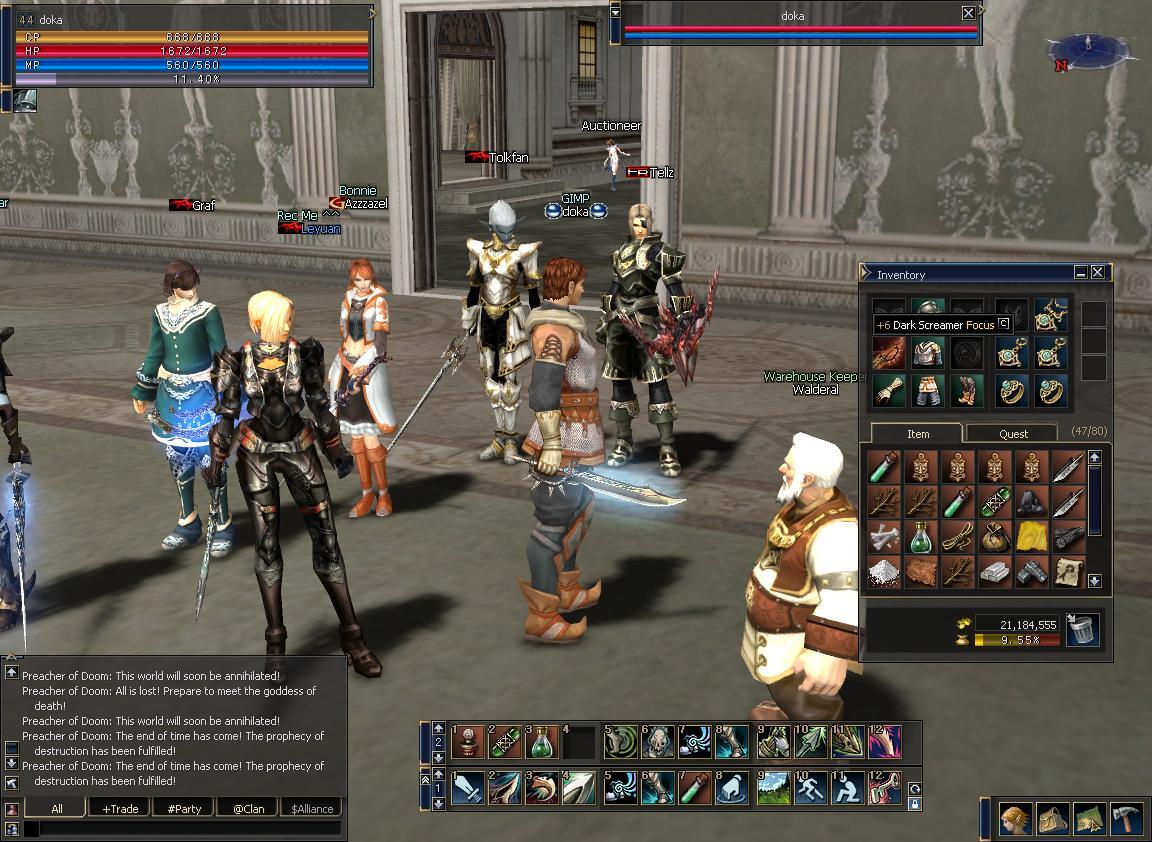Close the Inventory window
The width and height of the screenshot is (1152, 842).
point(1098,272)
